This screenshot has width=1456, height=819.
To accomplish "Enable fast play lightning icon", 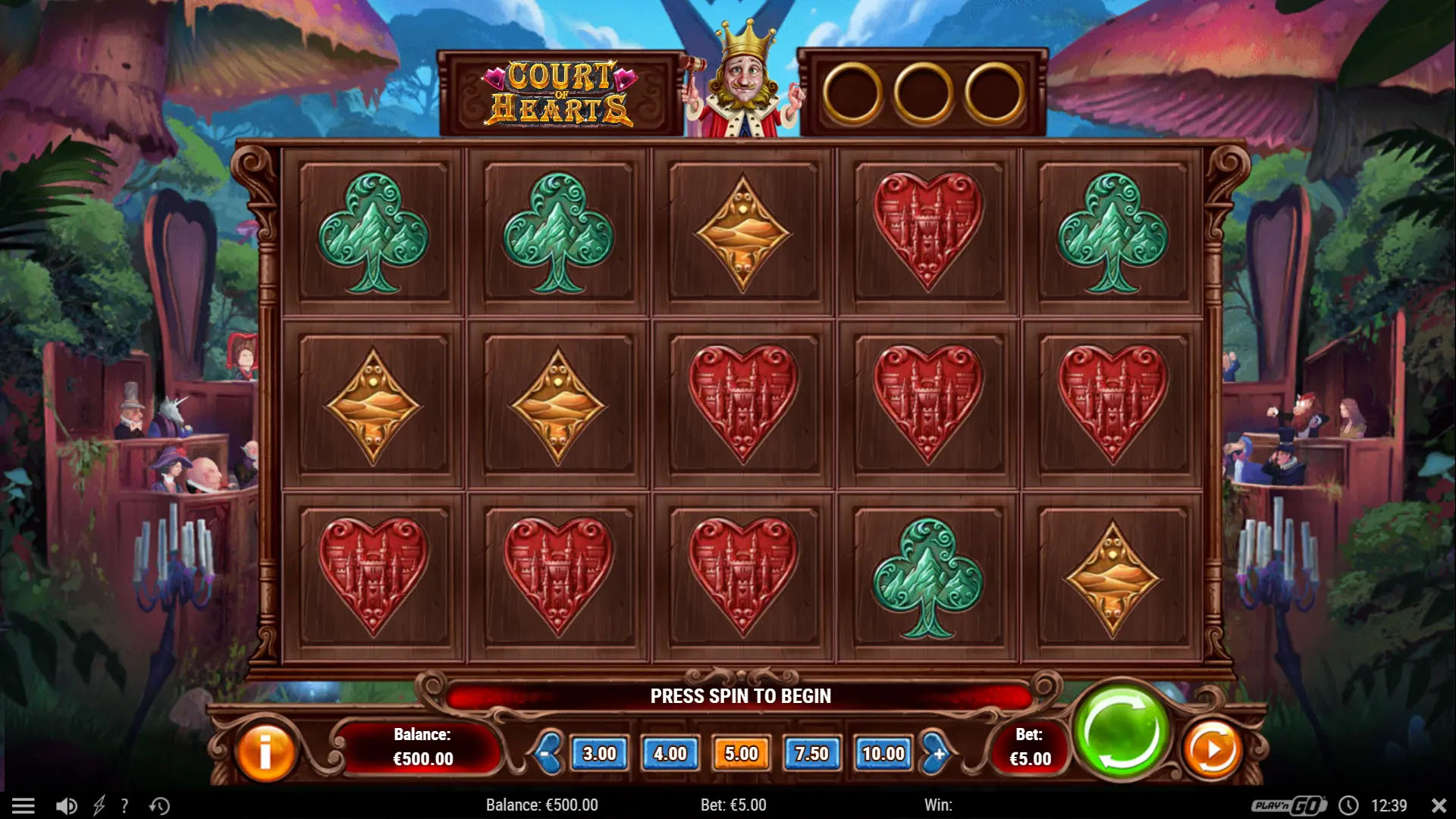I will (x=98, y=805).
